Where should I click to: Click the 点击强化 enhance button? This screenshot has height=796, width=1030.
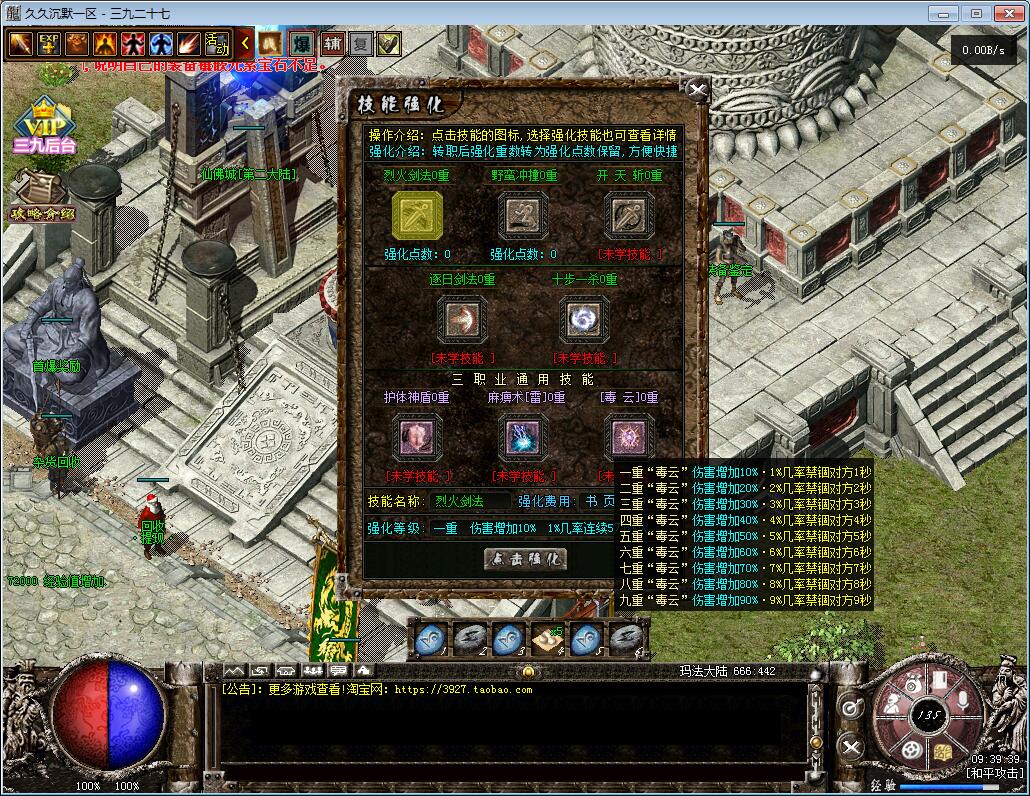click(525, 559)
